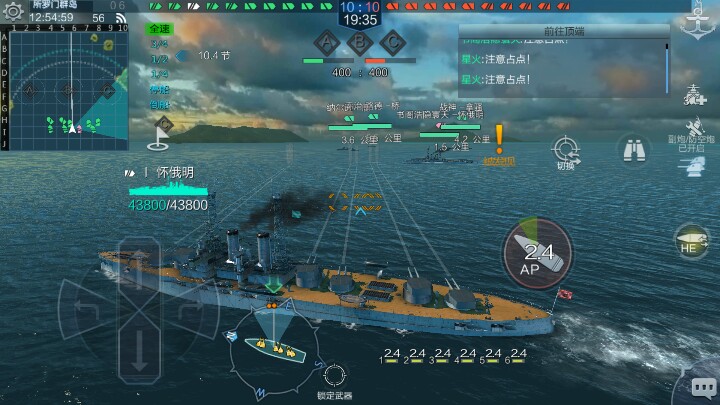Toggle the lock weapons (锁定武器) button

(335, 376)
